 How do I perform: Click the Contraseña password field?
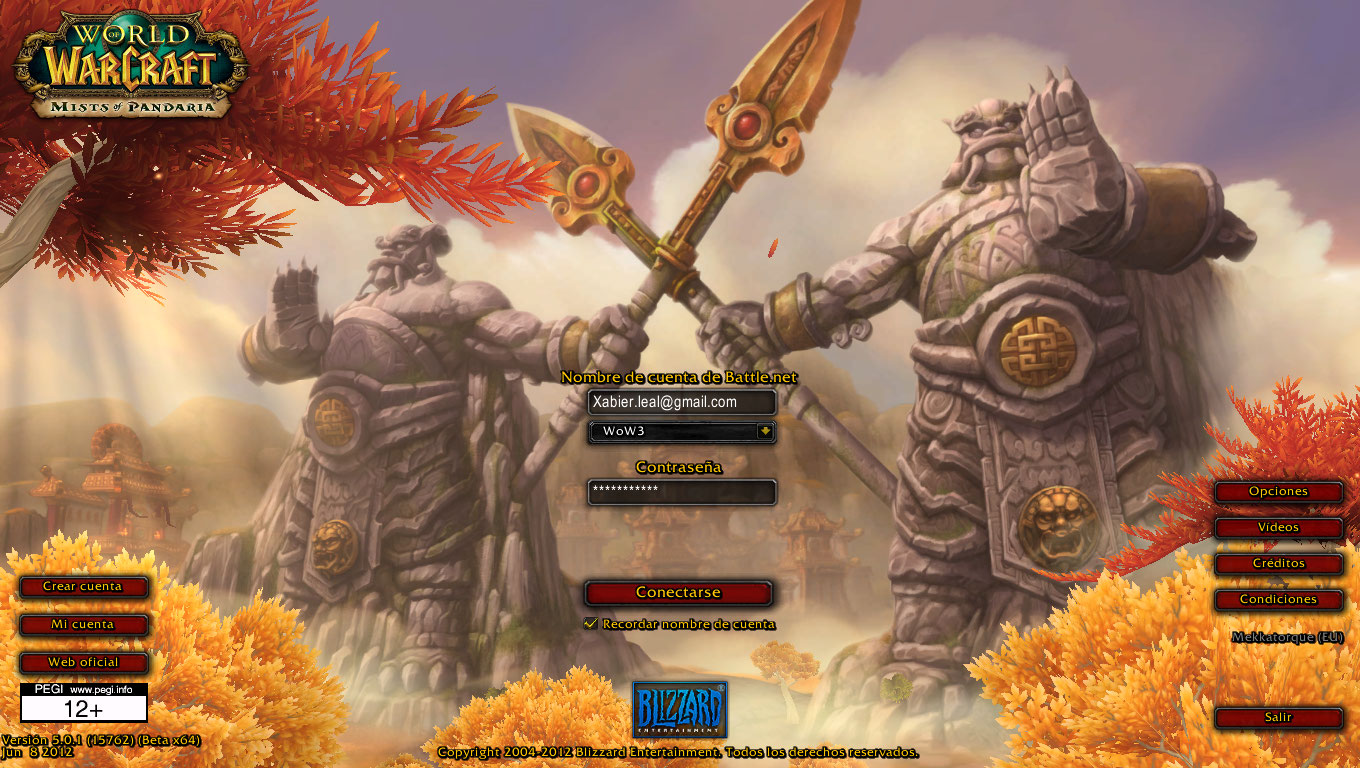[681, 492]
